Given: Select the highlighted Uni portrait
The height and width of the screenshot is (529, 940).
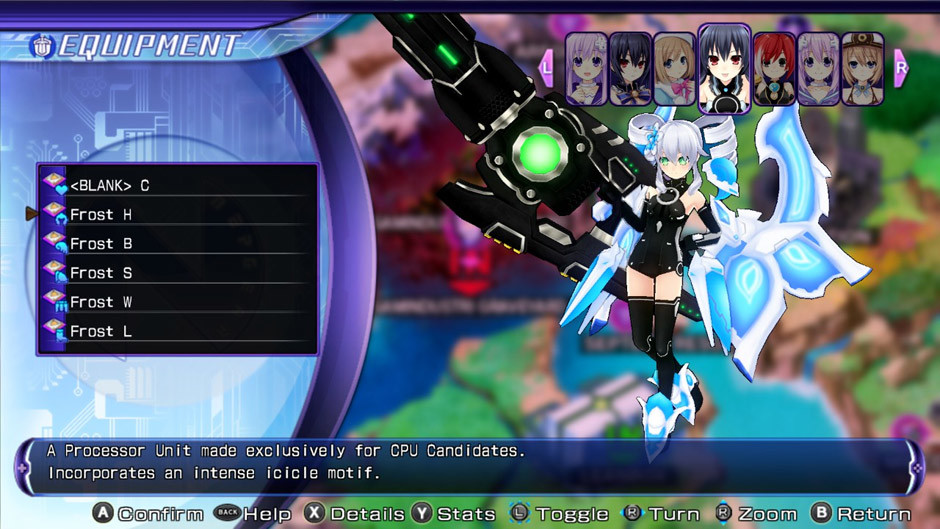Looking at the screenshot, I should 724,69.
